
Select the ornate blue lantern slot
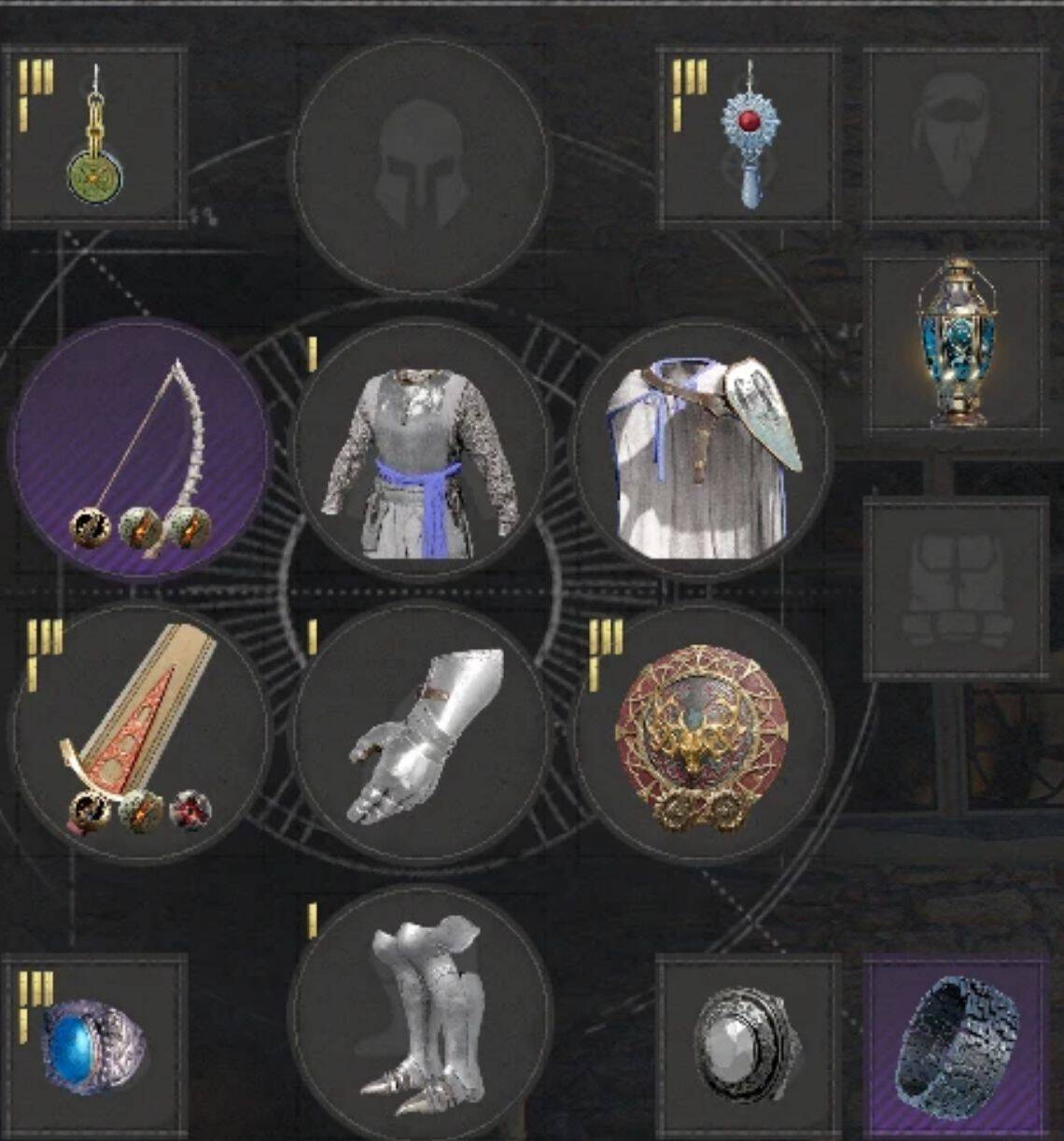point(956,344)
